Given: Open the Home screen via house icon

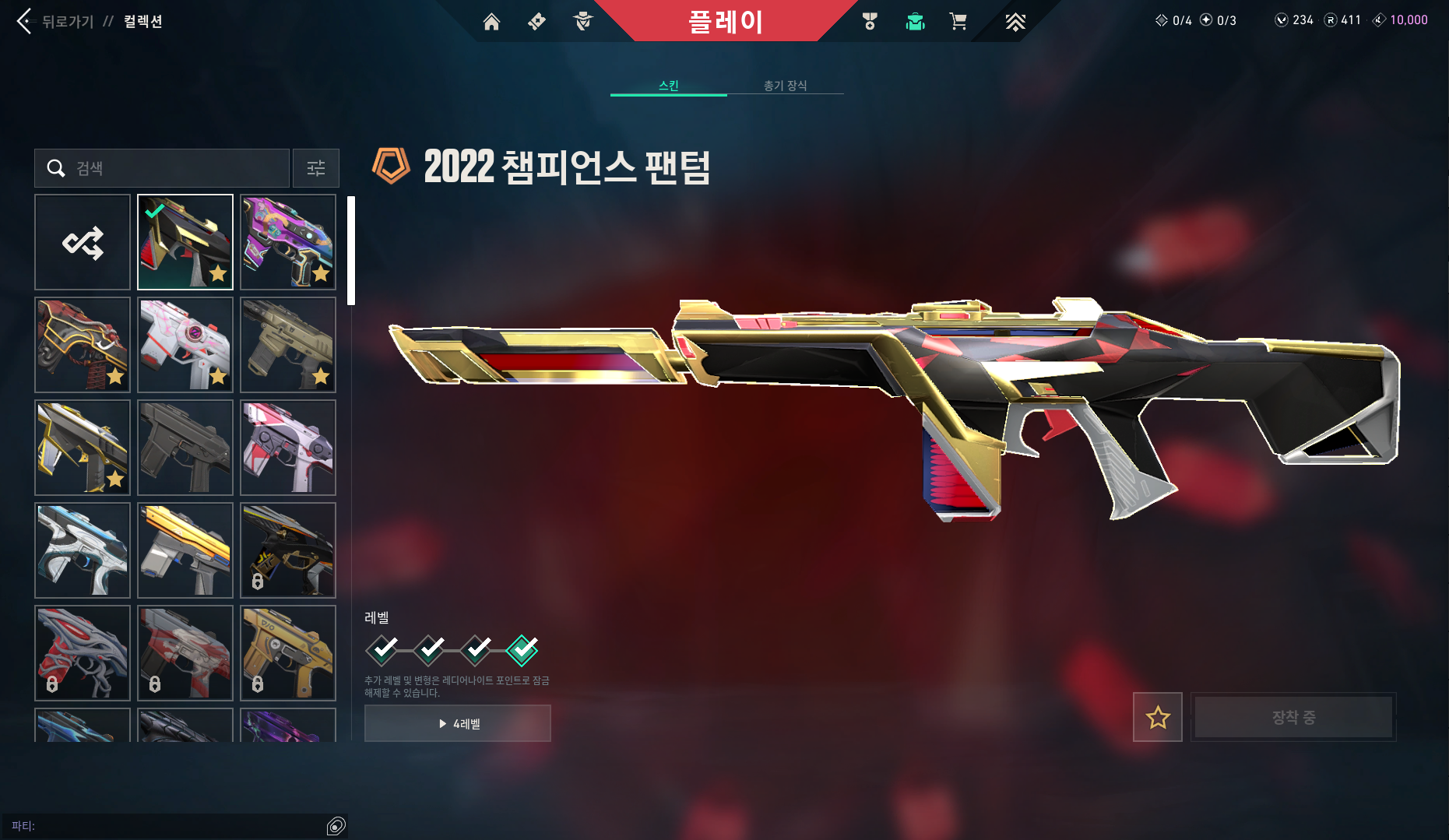Looking at the screenshot, I should 491,21.
